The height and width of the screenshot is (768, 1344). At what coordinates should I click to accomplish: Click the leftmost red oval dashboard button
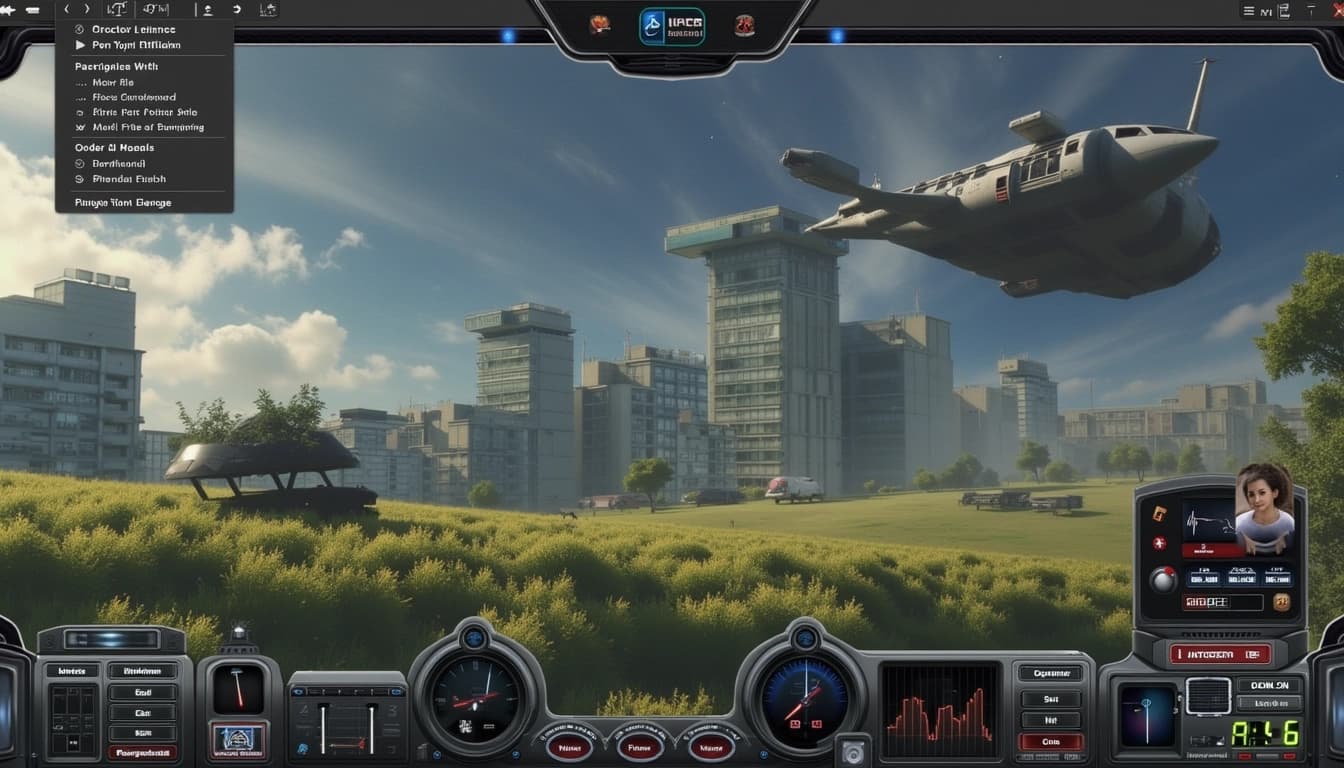pos(569,745)
